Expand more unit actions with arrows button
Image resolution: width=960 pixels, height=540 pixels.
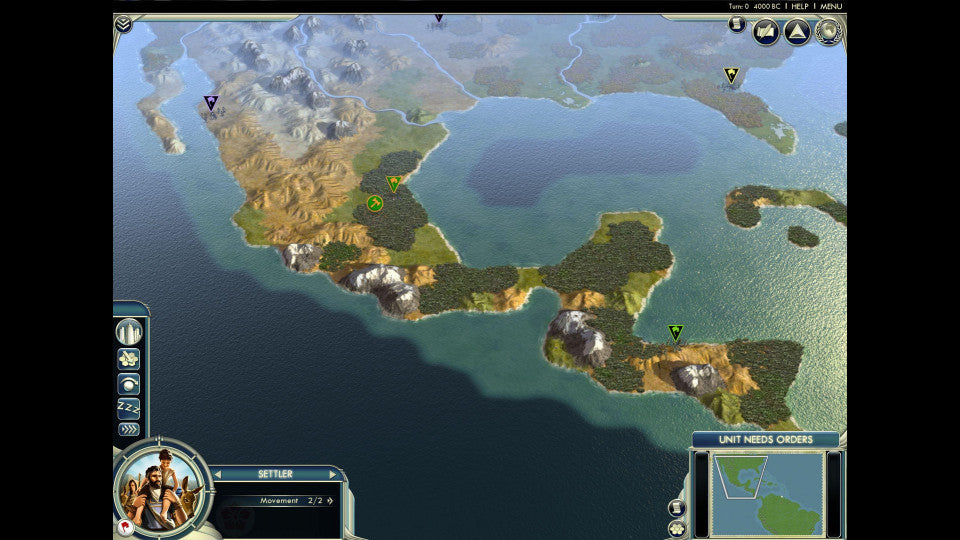129,430
